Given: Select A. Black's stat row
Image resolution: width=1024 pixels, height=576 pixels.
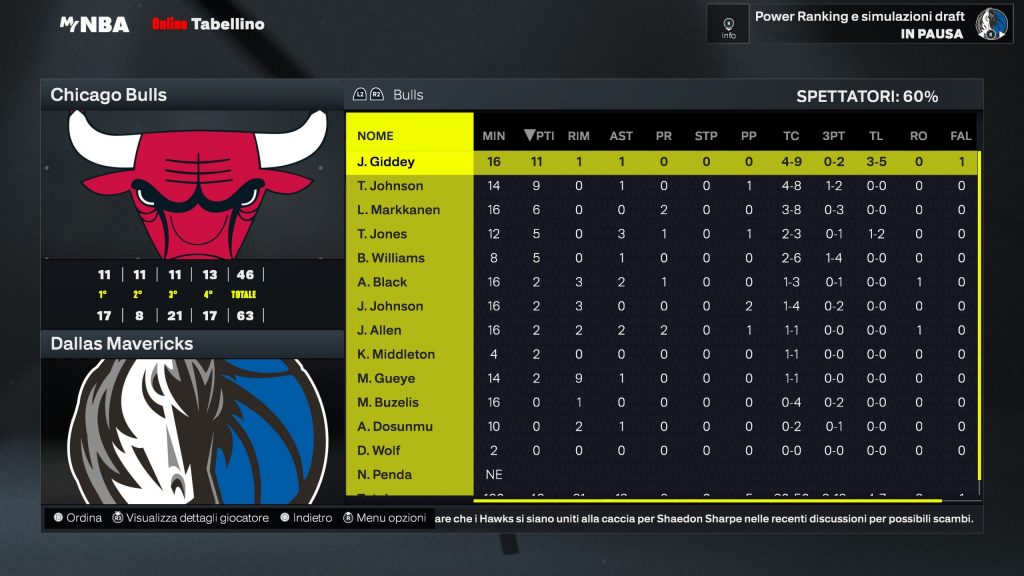Looking at the screenshot, I should click(x=382, y=282).
